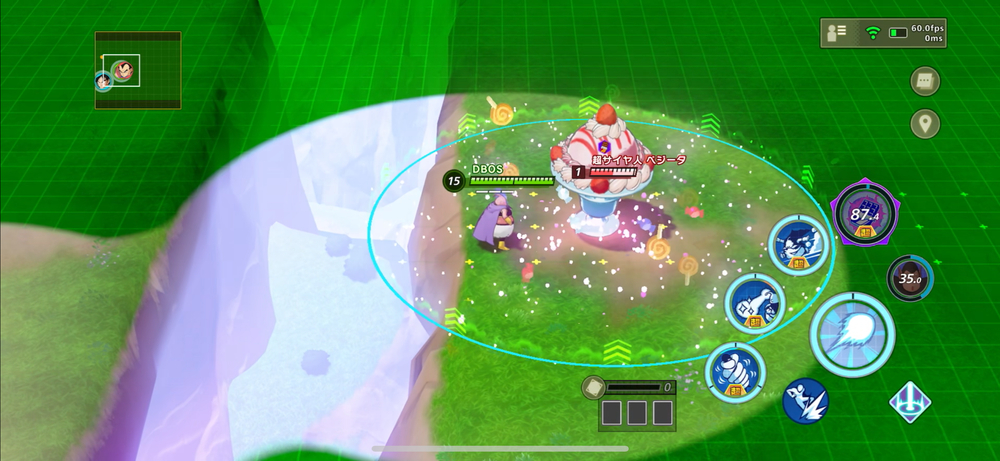Activate the purple ultimate skill on cooldown
Viewport: 1000px width, 461px height.
coord(863,213)
